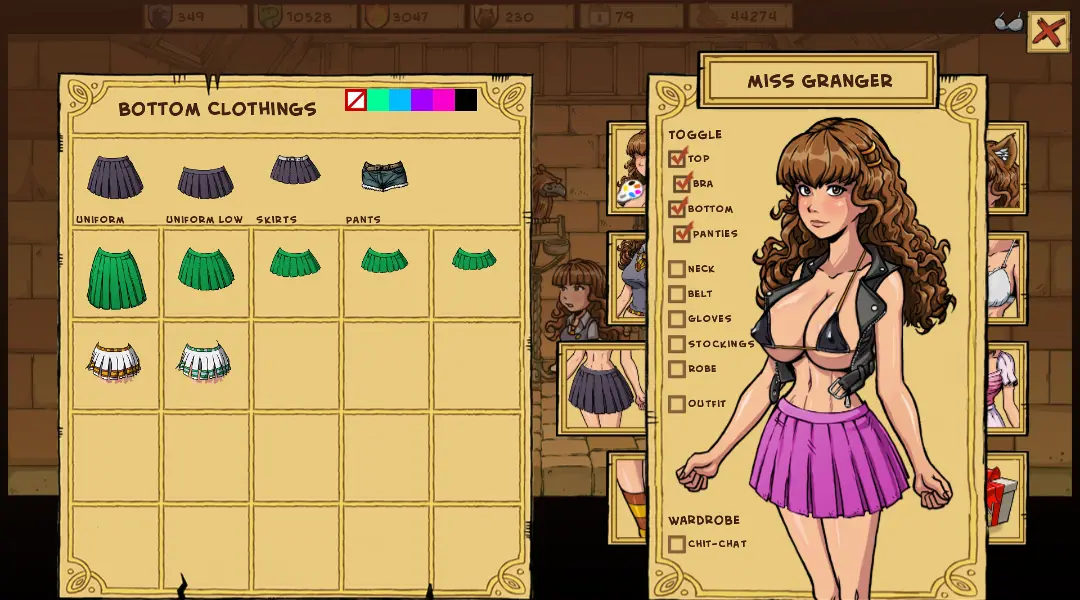Enable the Stockings checkbox
Image resolution: width=1080 pixels, height=600 pixels.
point(677,344)
